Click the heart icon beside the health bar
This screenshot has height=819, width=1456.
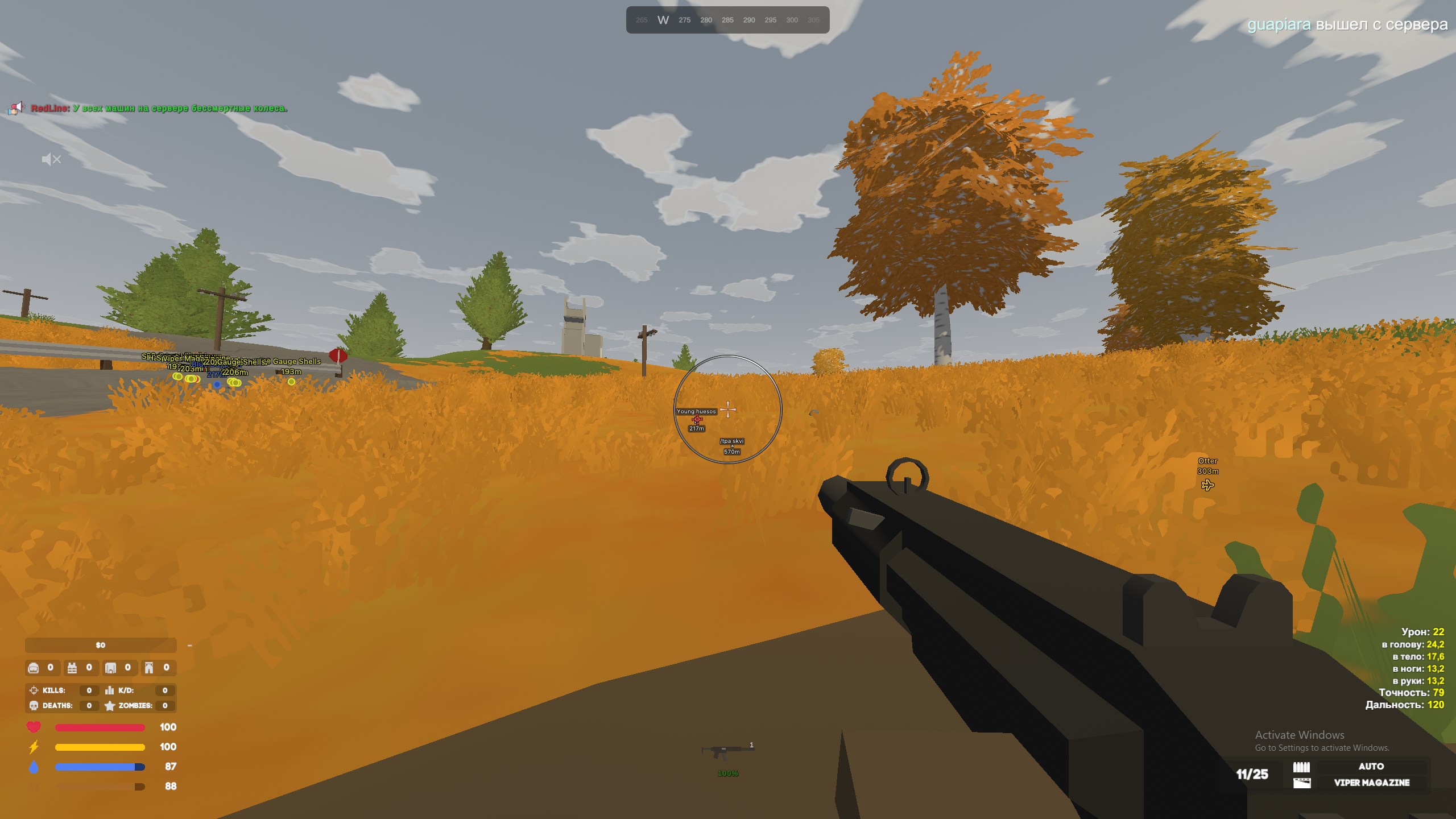pos(34,726)
